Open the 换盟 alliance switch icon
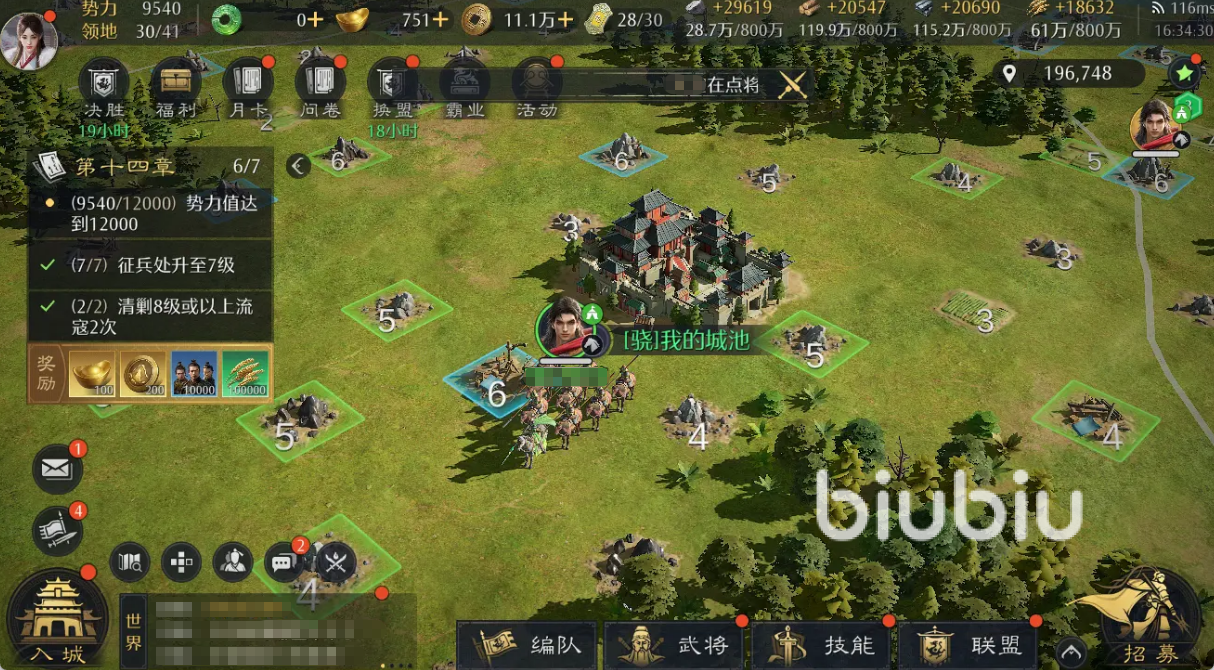This screenshot has width=1214, height=670. click(x=392, y=82)
